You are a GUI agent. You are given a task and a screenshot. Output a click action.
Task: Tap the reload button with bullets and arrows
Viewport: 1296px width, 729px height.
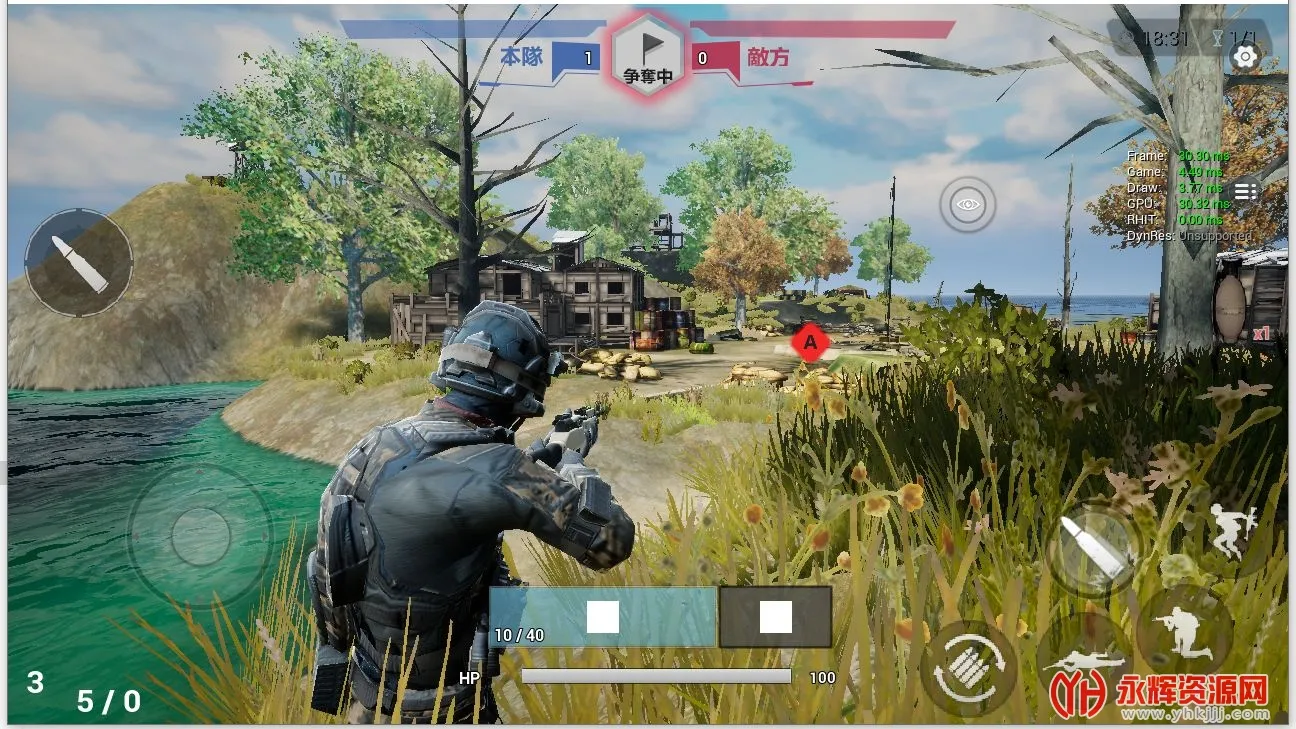point(967,667)
